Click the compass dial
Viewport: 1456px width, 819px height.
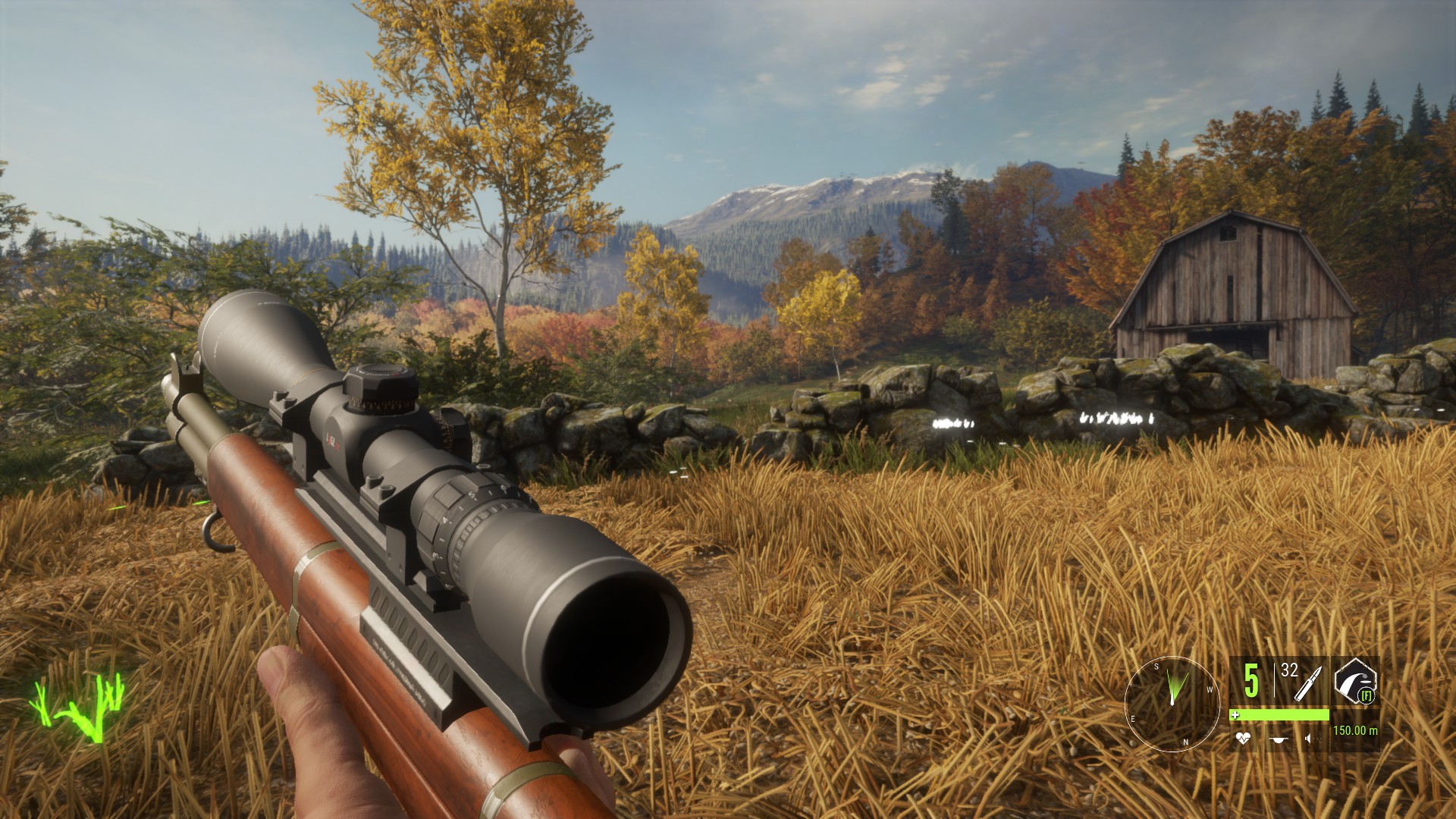click(1172, 703)
